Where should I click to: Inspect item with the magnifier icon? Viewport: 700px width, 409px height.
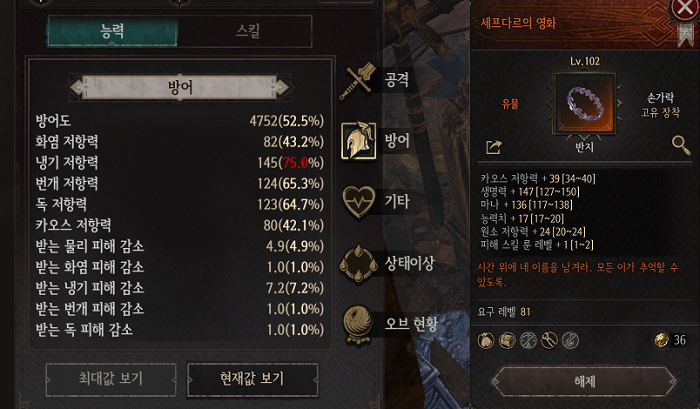(x=681, y=146)
